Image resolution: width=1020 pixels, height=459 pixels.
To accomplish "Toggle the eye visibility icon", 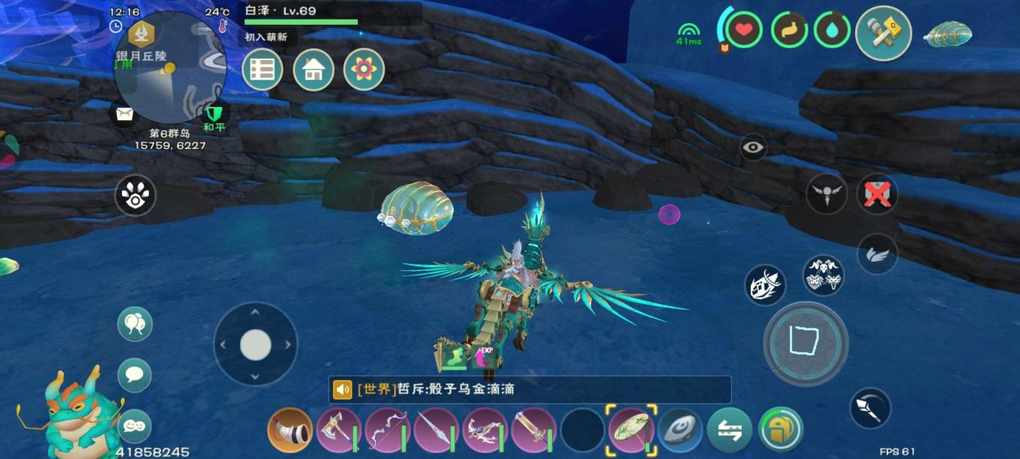I will [753, 148].
